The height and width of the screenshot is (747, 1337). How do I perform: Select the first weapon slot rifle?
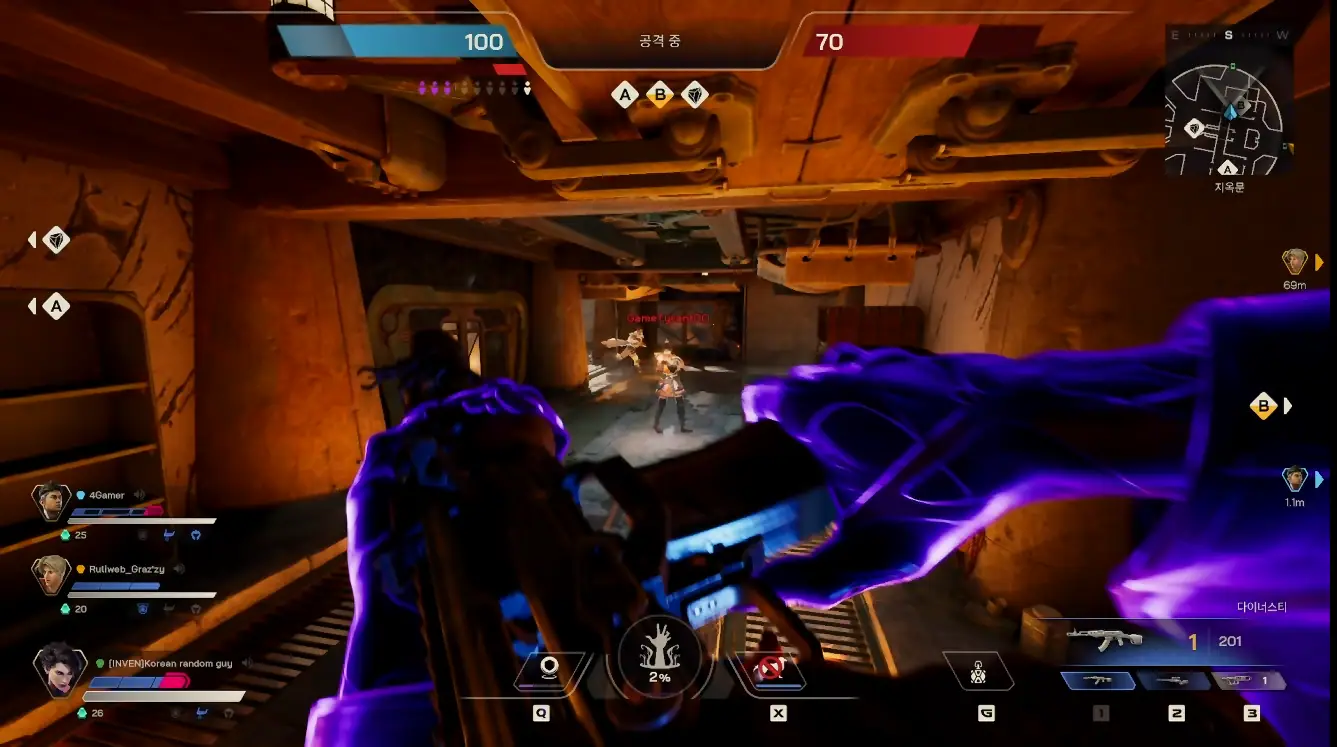[x=1099, y=680]
